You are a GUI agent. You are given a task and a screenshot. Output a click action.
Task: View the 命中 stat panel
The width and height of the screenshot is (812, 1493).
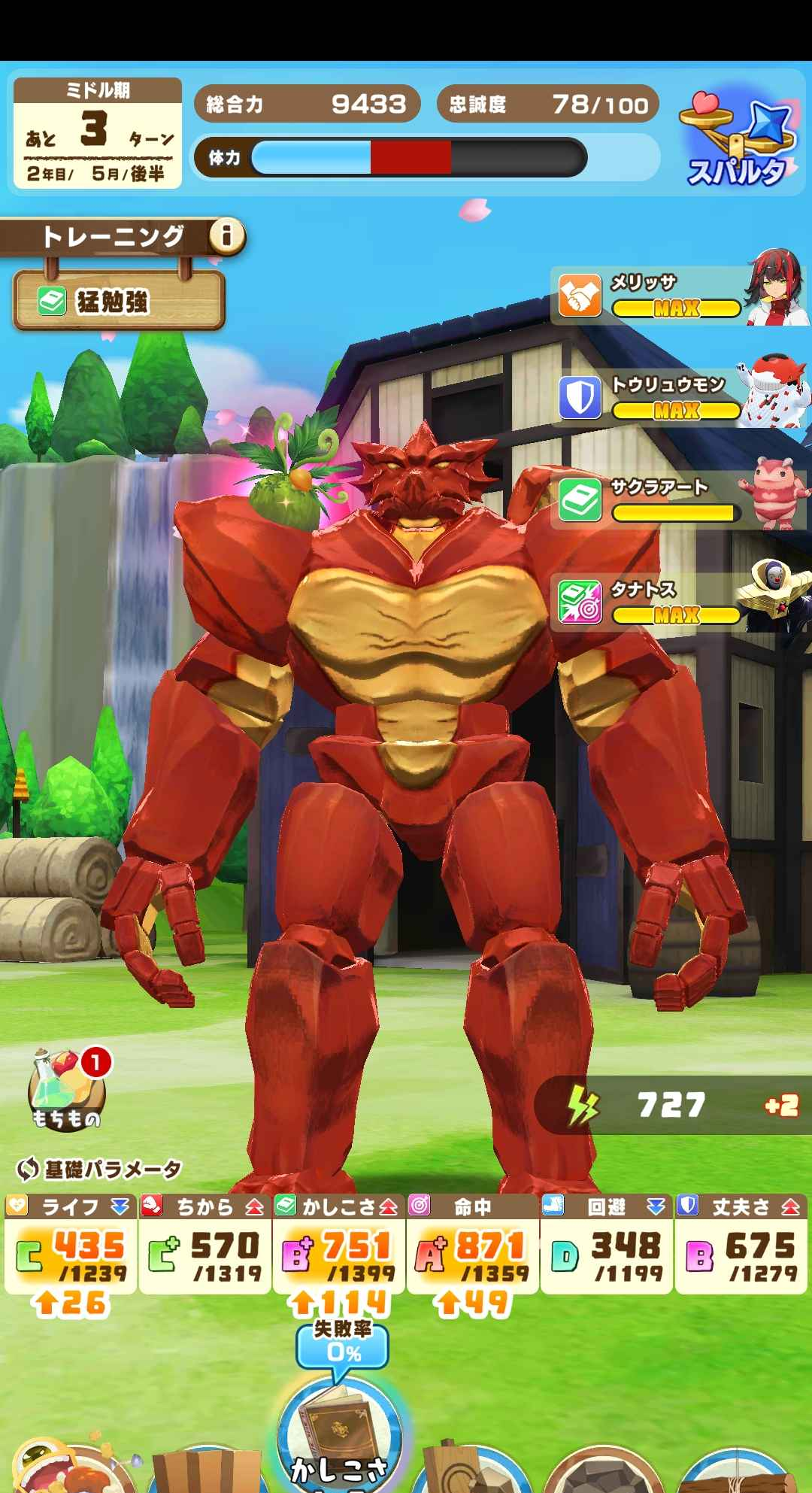point(472,1243)
